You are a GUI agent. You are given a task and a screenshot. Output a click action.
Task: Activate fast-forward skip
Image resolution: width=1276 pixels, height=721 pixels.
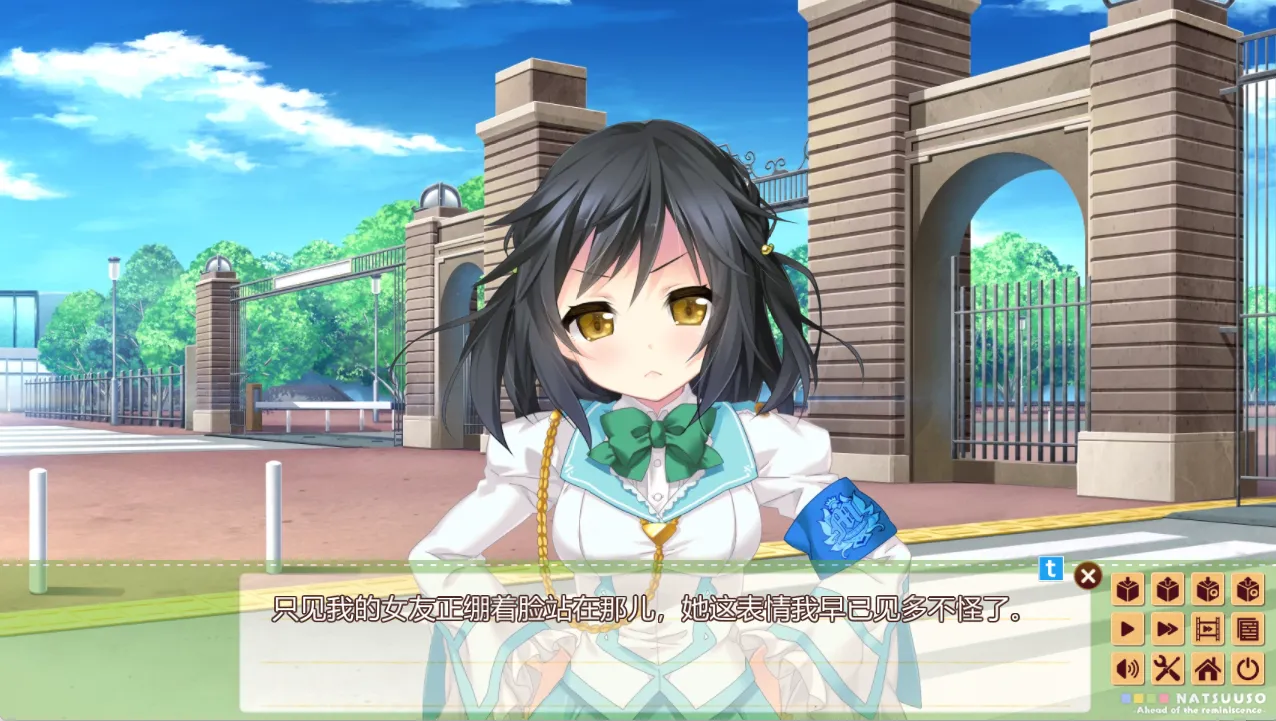[1168, 629]
